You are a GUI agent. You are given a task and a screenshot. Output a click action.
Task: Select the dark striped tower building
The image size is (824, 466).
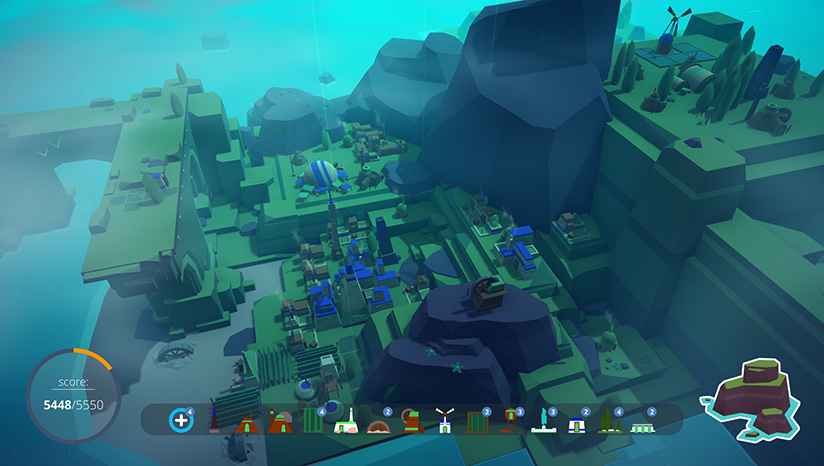coord(214,422)
